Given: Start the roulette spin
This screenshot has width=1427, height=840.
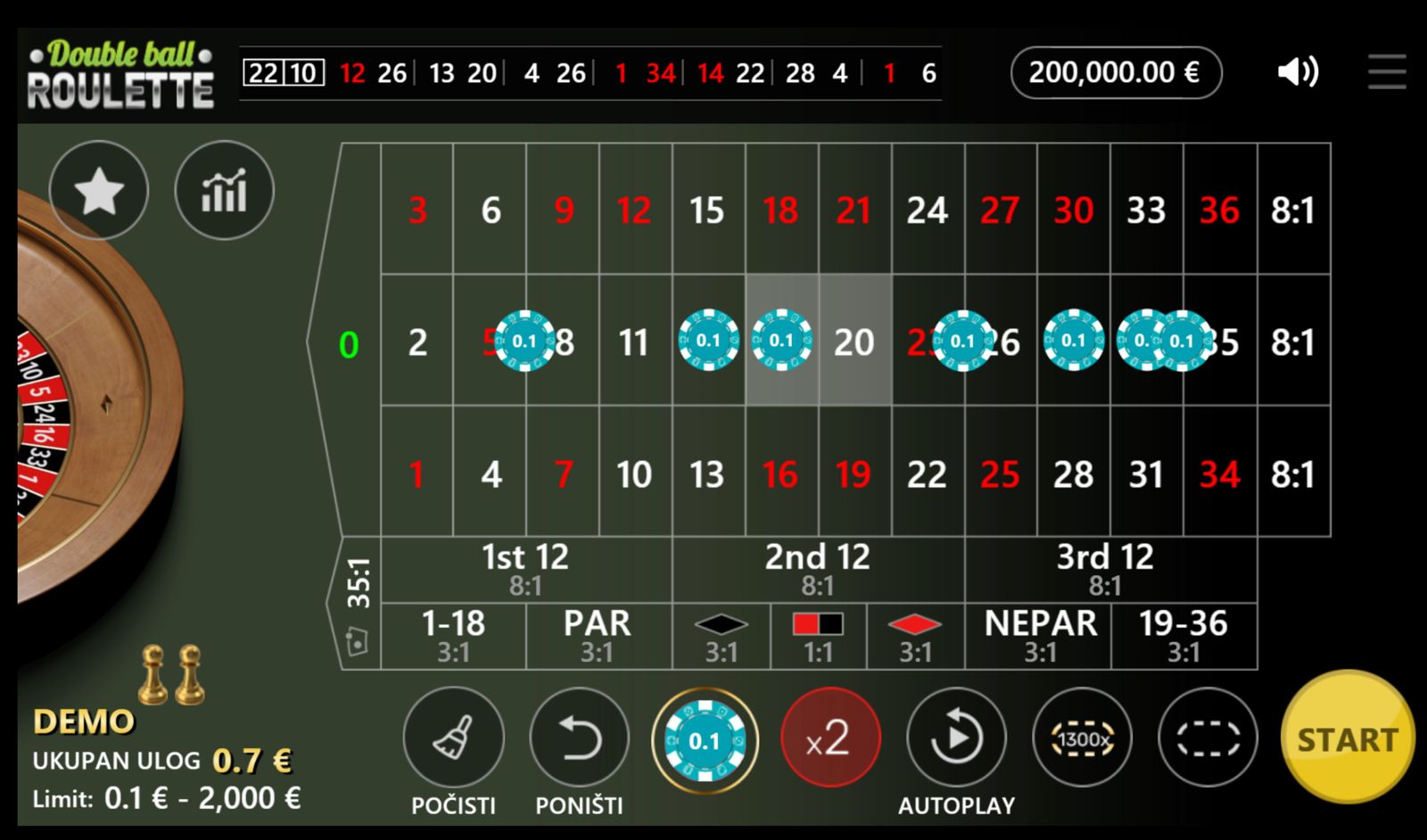Looking at the screenshot, I should tap(1347, 738).
